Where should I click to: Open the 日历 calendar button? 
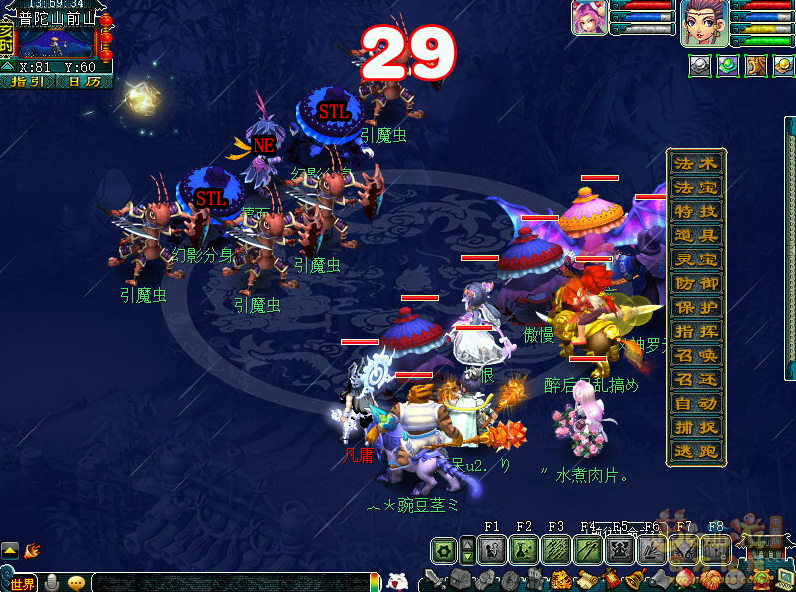[84, 82]
